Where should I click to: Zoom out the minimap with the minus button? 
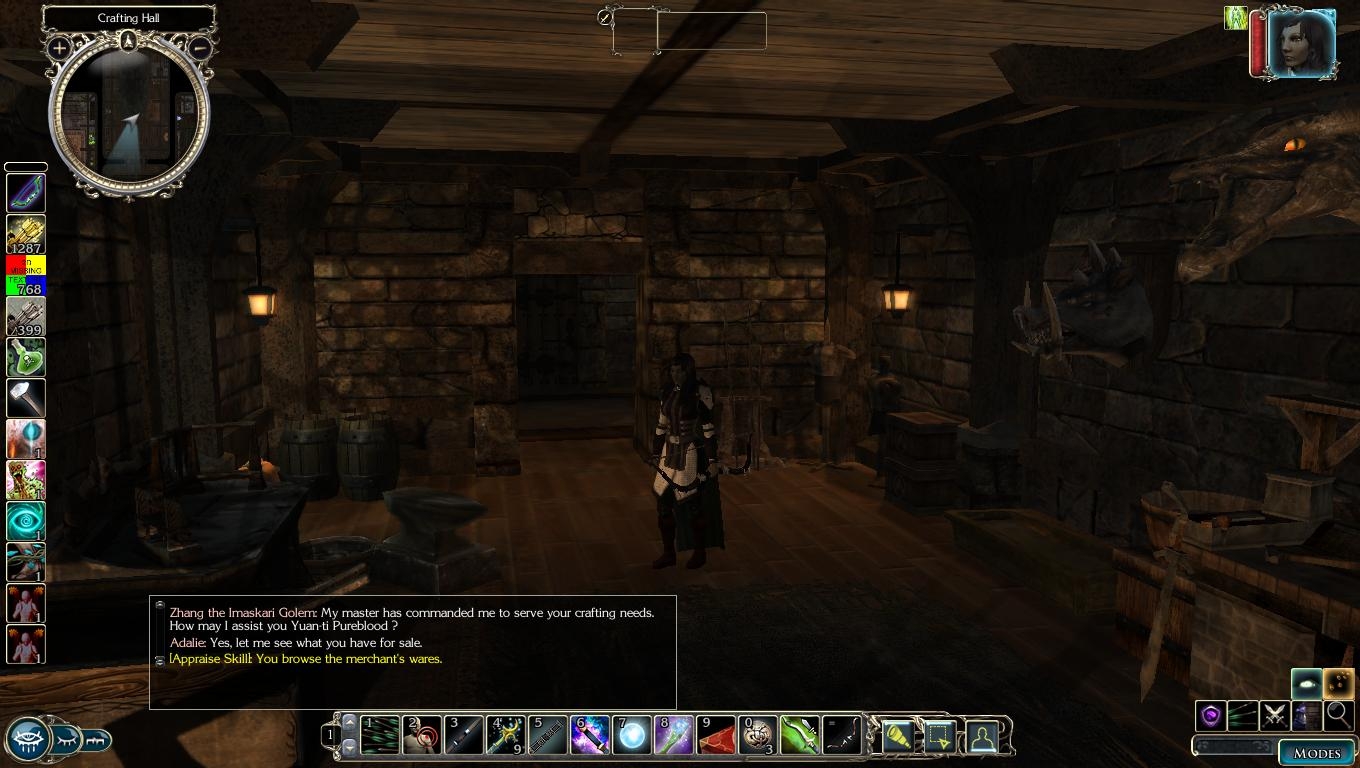(x=199, y=47)
